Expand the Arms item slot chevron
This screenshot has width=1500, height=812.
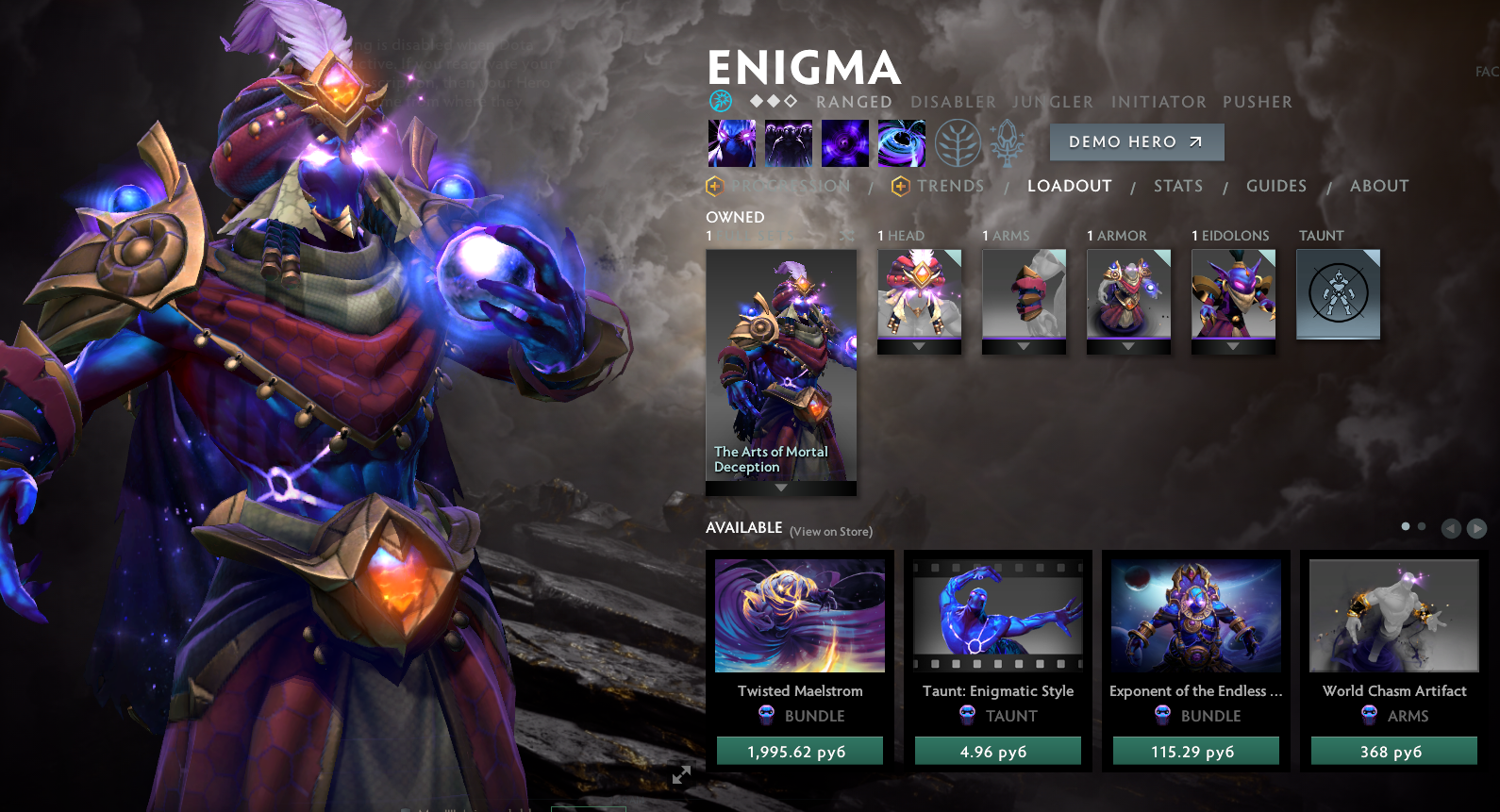click(x=1025, y=347)
